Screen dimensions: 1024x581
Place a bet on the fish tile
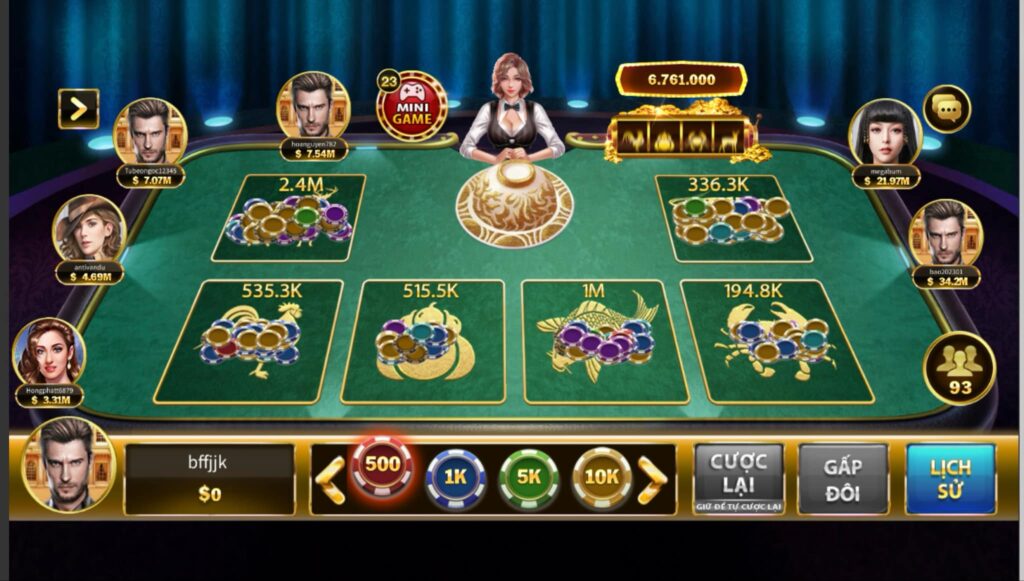point(597,342)
